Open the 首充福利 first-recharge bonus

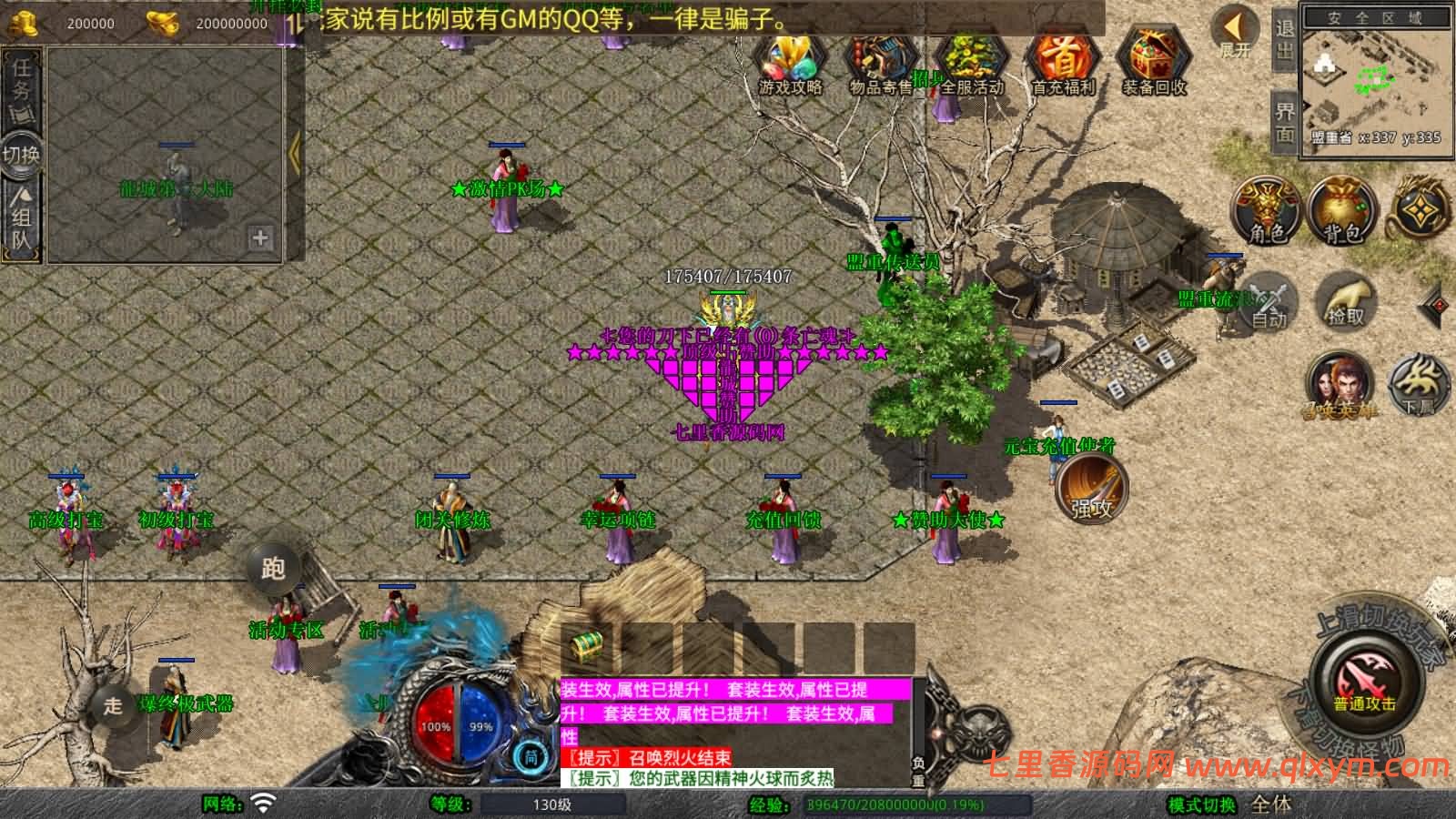[x=1063, y=62]
